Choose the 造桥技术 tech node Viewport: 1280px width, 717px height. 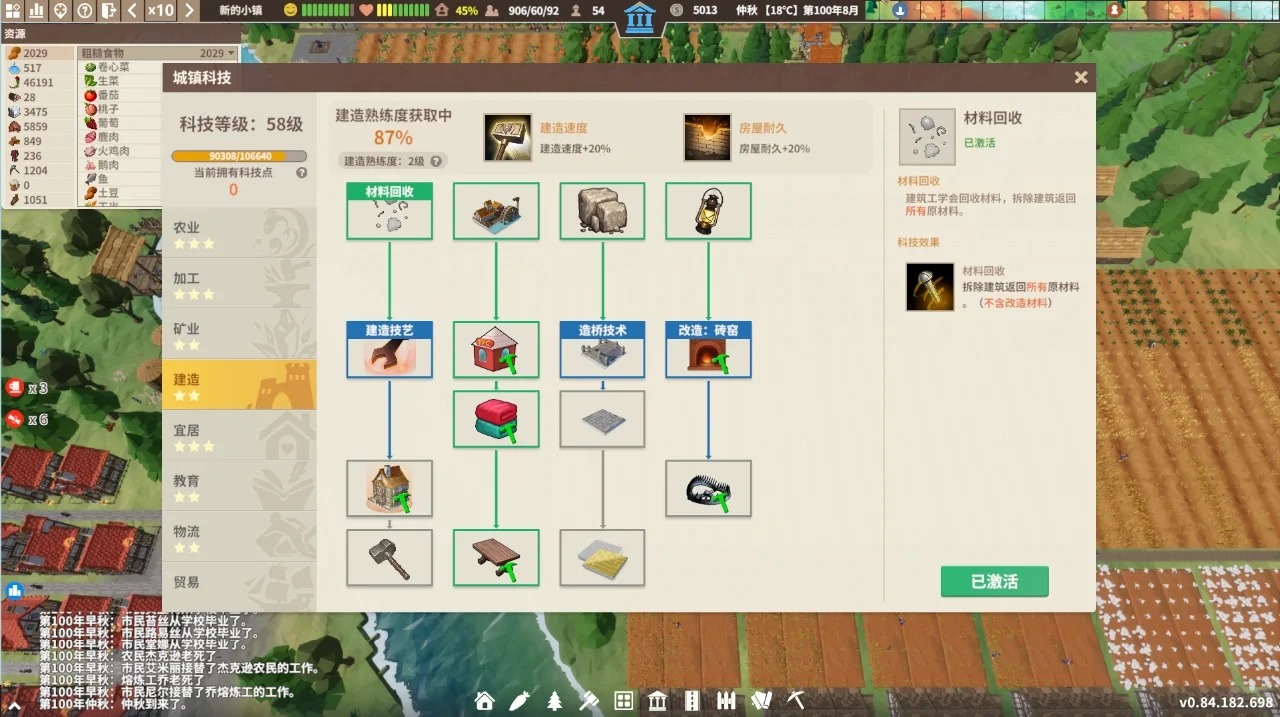coord(602,349)
